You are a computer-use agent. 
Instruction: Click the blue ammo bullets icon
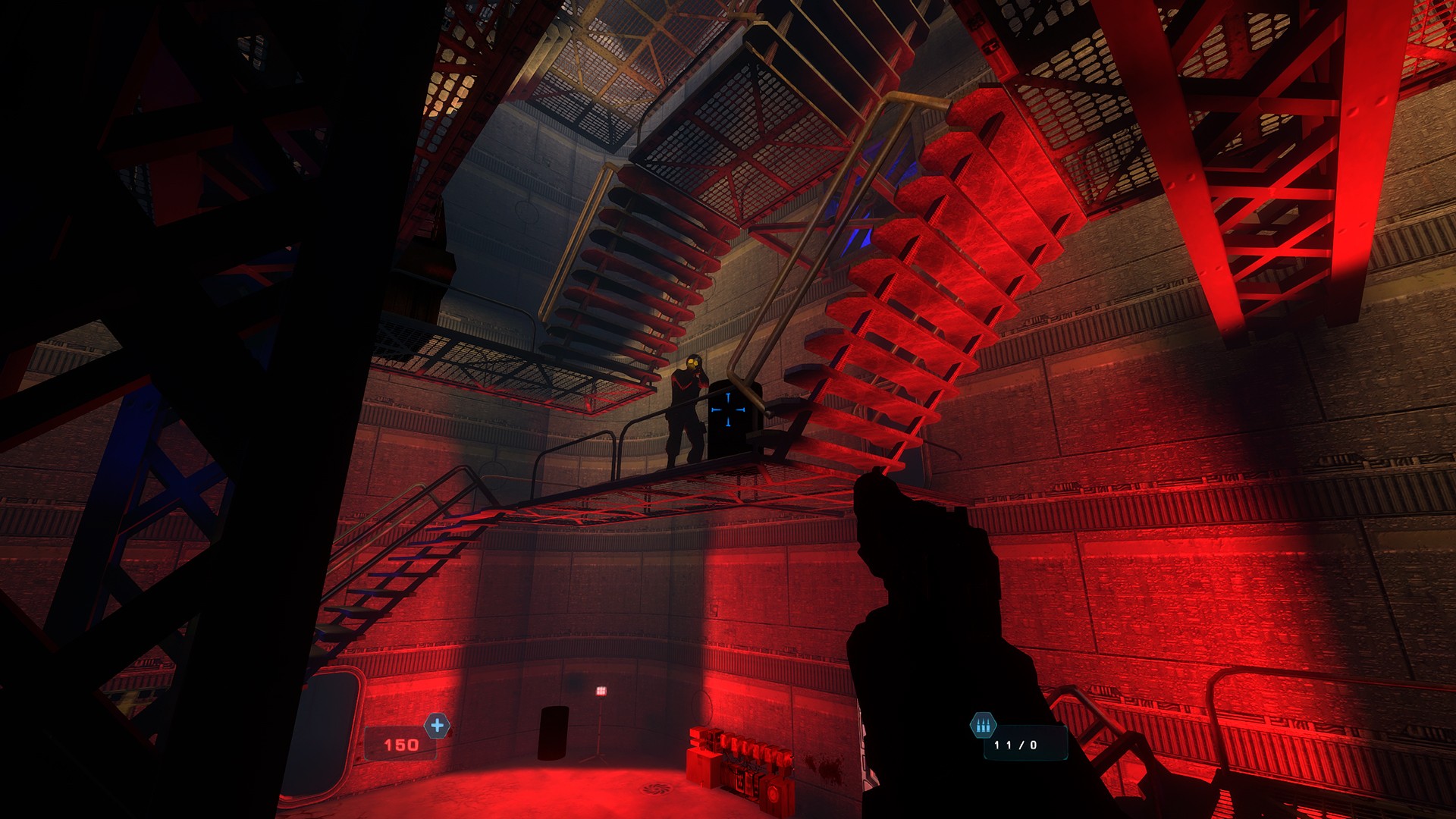point(983,726)
